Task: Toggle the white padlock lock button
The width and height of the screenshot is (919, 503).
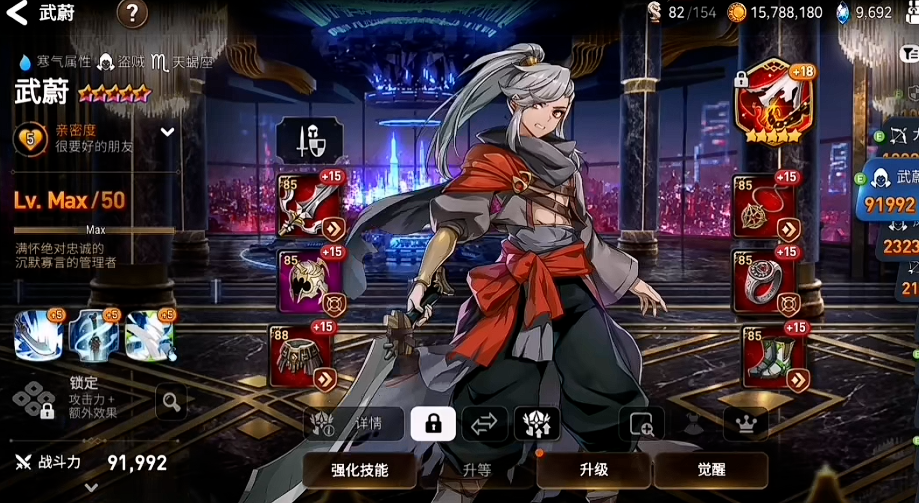Action: pos(433,424)
